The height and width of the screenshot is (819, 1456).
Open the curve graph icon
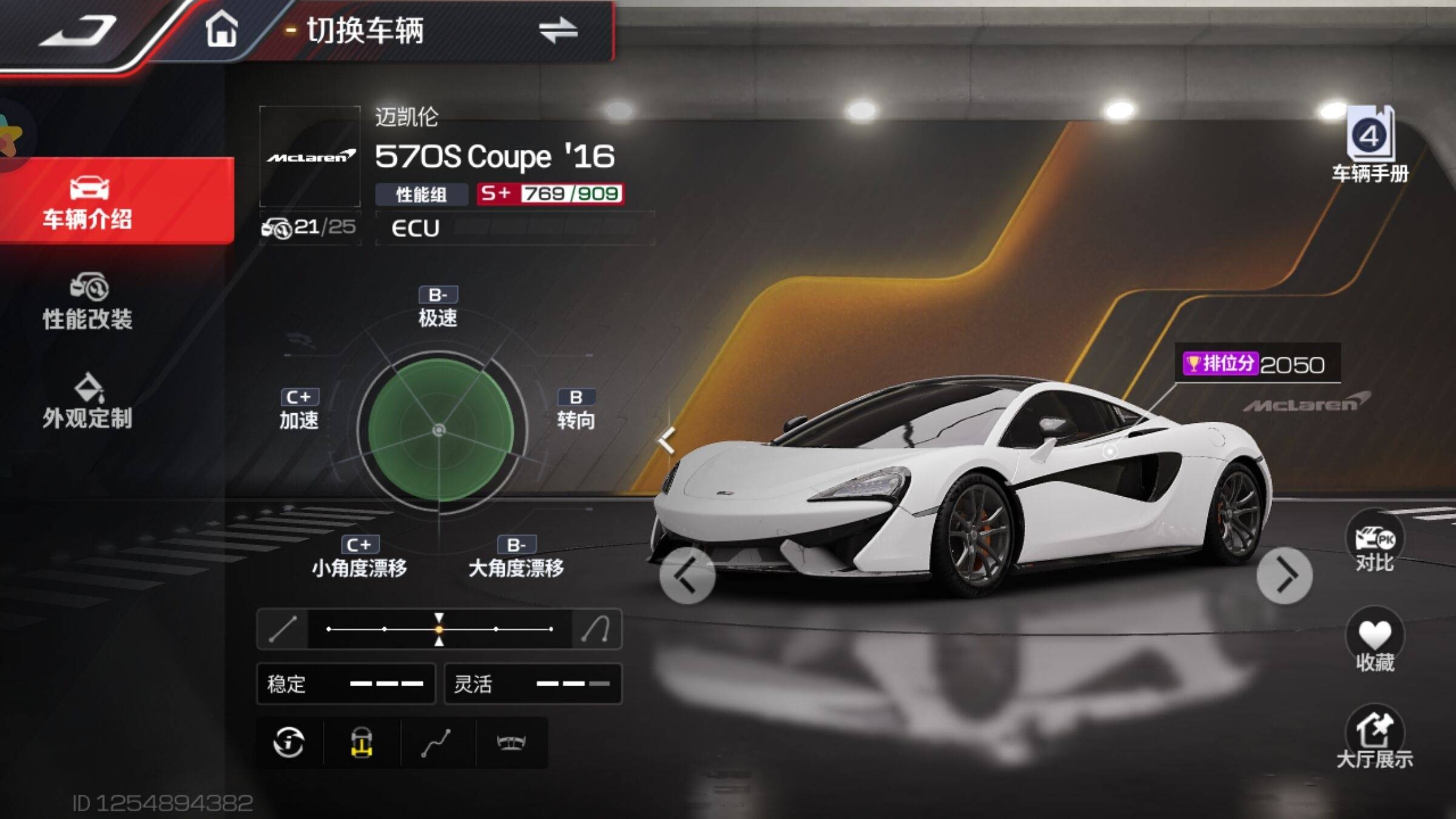[436, 742]
